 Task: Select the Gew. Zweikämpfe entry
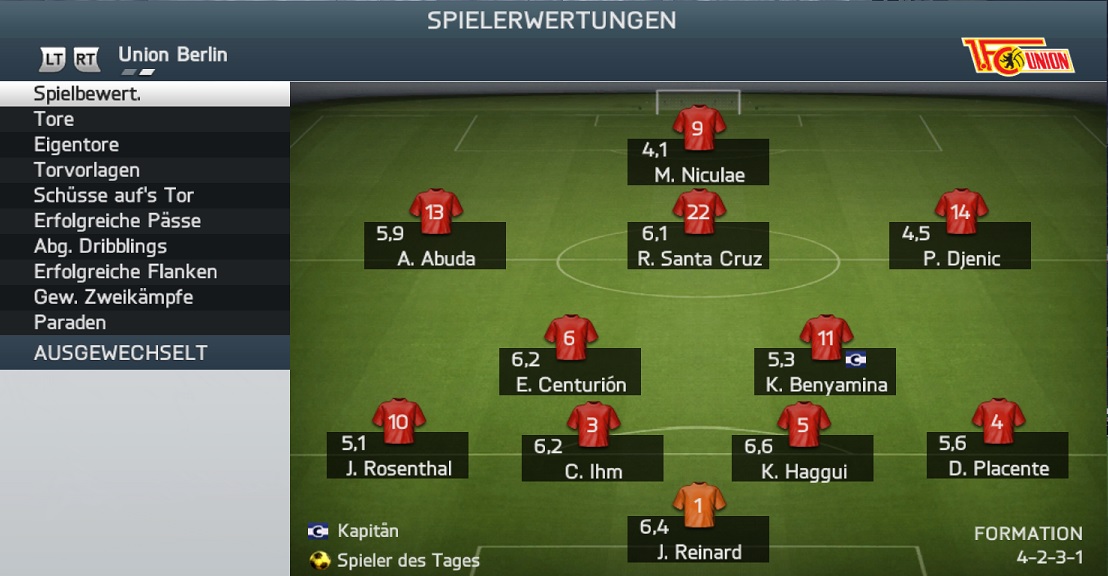tap(145, 297)
